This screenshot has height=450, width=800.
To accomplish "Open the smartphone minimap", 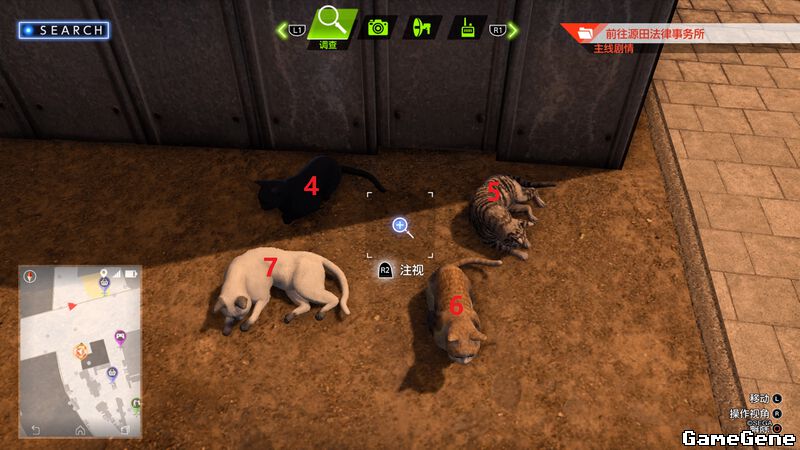I will (79, 350).
